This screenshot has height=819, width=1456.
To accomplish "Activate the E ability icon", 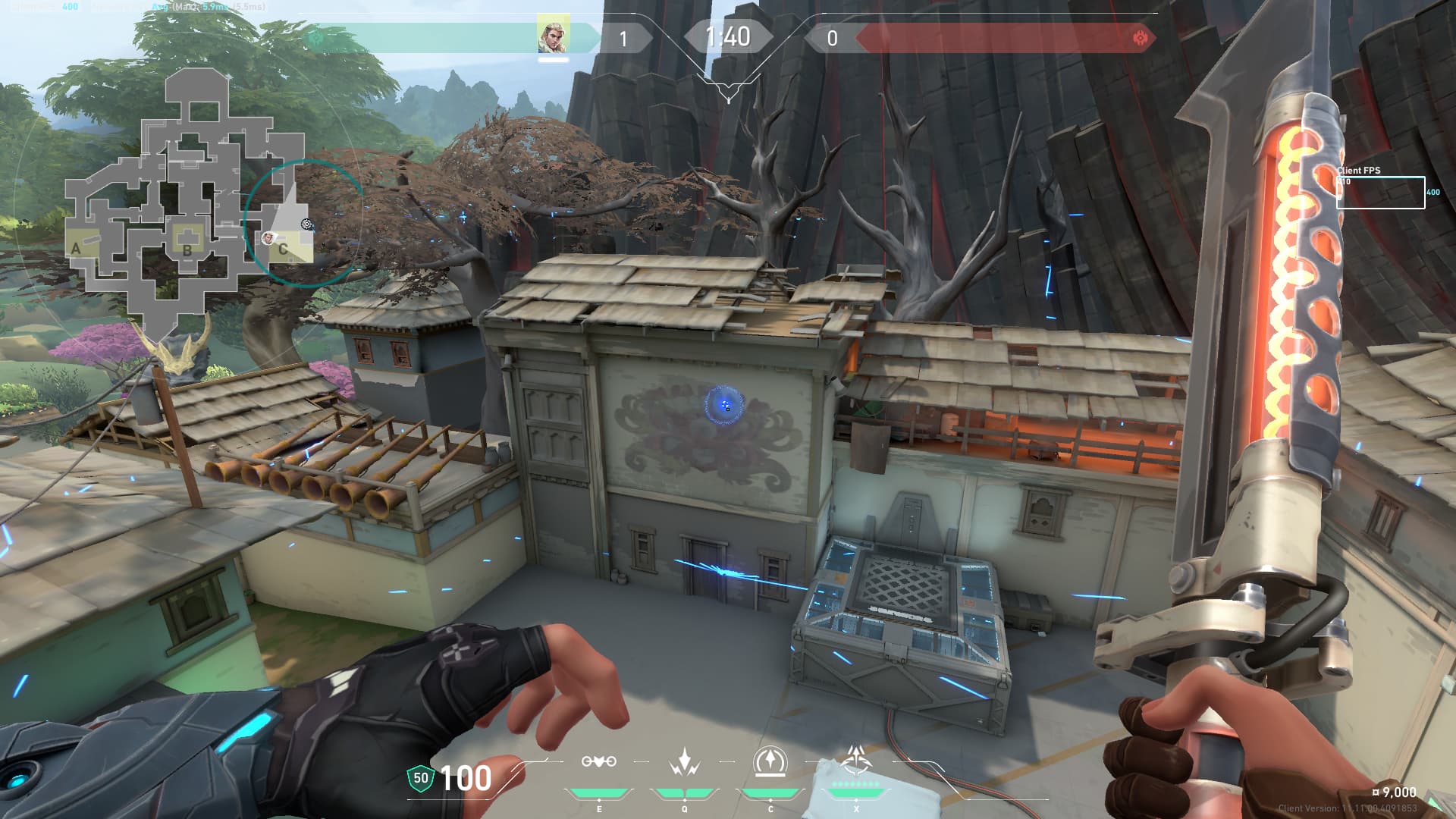I will 598,761.
